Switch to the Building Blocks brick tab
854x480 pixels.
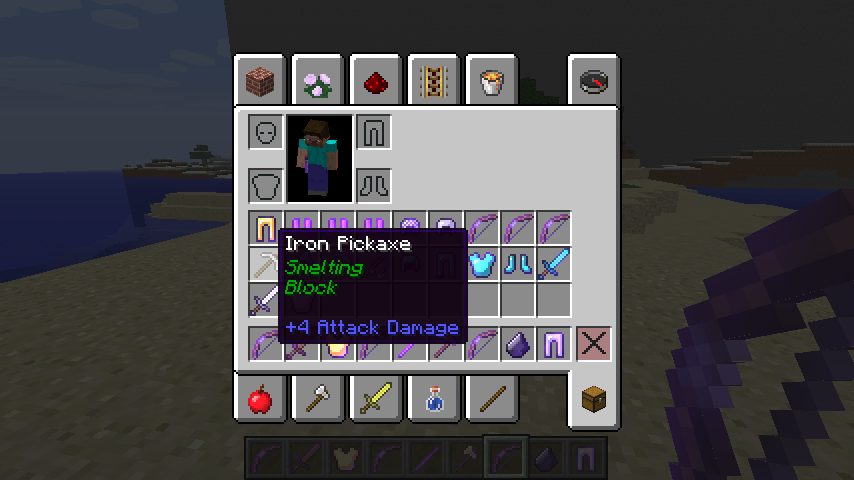(263, 82)
